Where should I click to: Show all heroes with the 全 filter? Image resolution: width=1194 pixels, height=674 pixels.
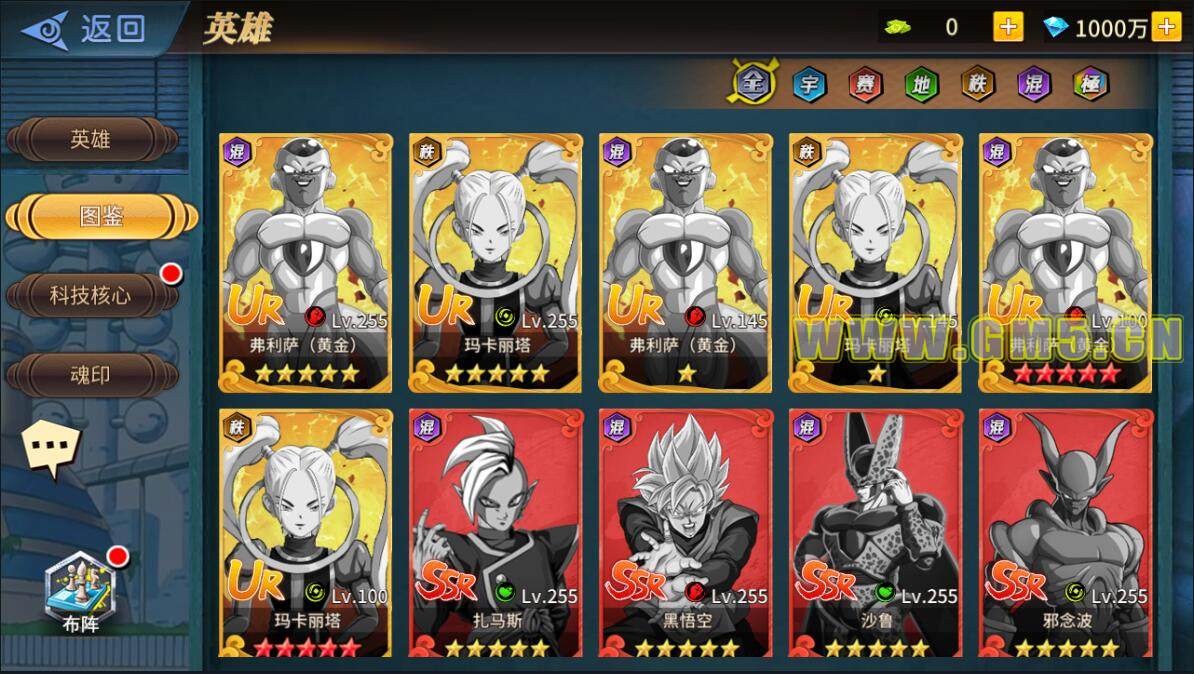point(752,84)
